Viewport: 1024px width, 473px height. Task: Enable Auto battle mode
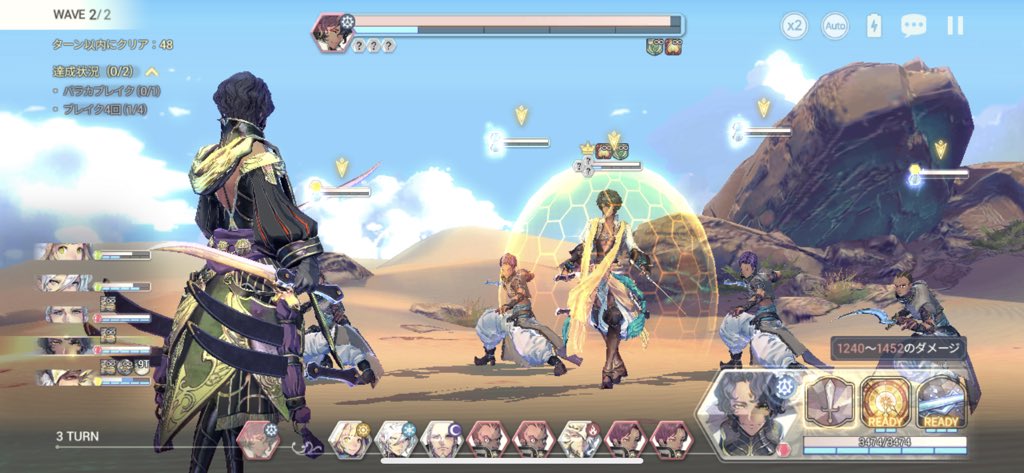pos(835,27)
